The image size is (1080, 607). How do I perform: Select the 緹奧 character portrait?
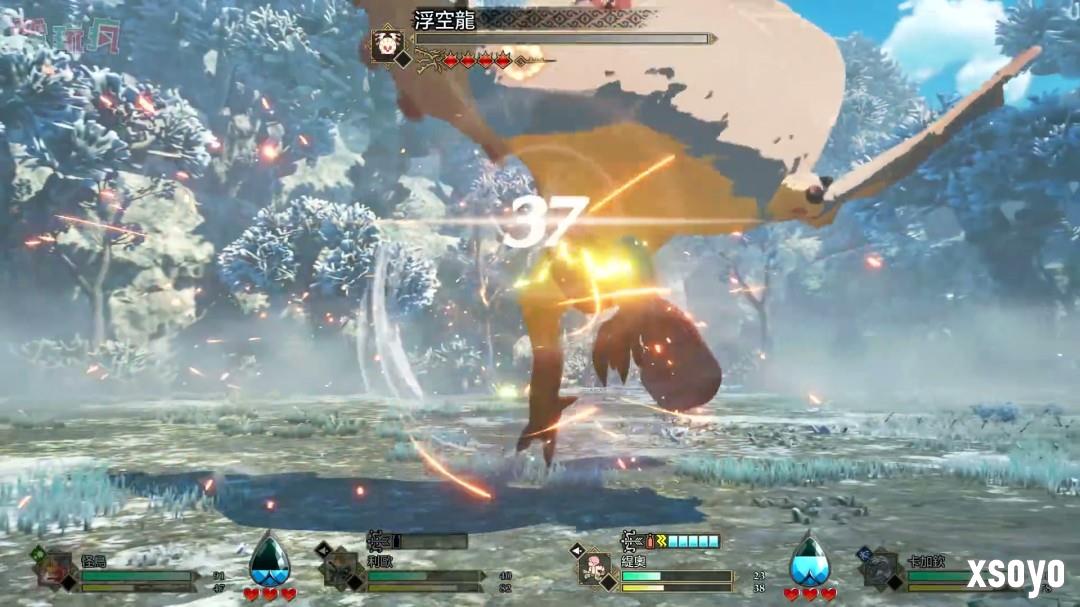pyautogui.click(x=597, y=568)
